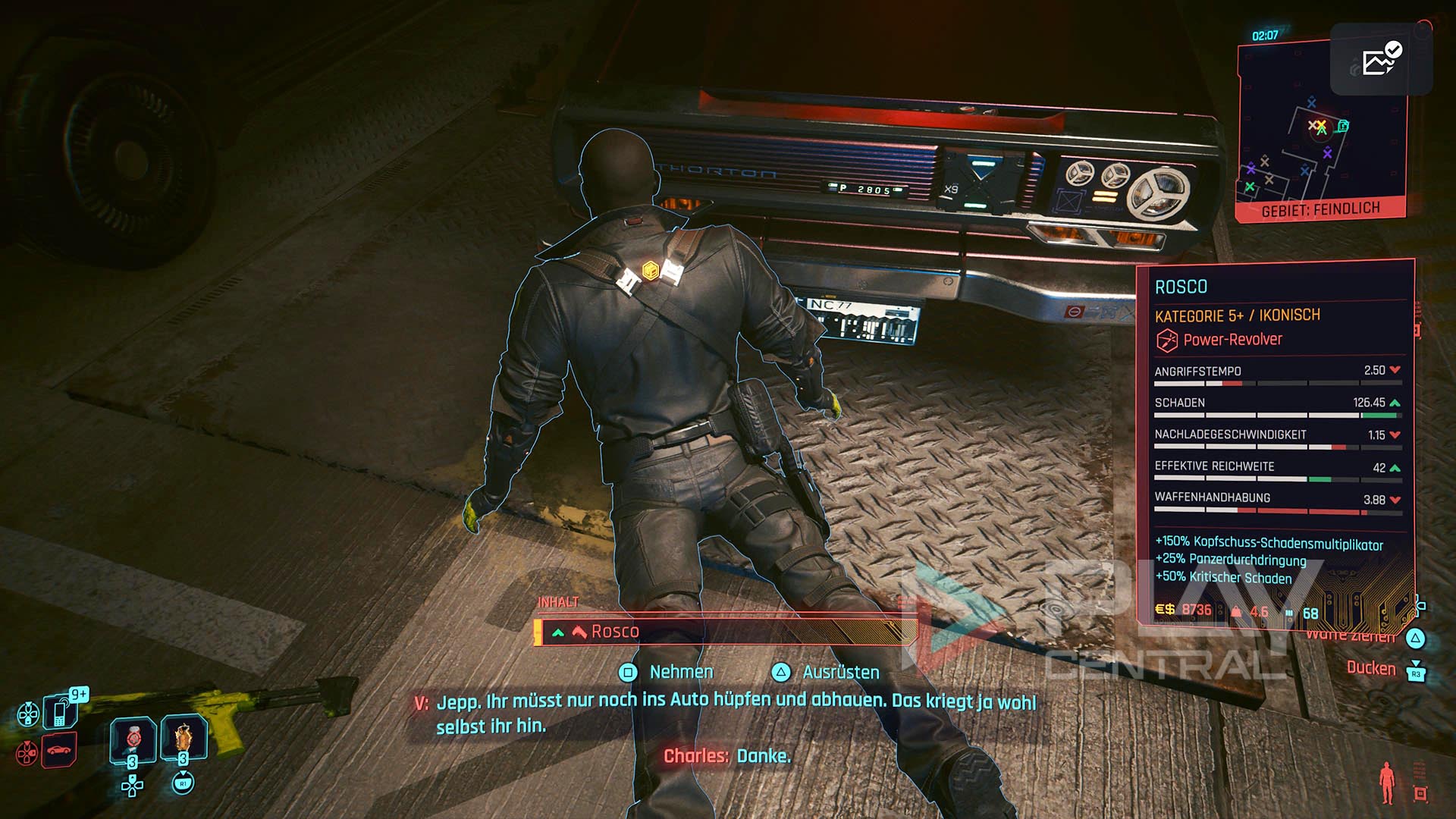Open the phone icon with 9+ notifications
The height and width of the screenshot is (819, 1456).
59,711
